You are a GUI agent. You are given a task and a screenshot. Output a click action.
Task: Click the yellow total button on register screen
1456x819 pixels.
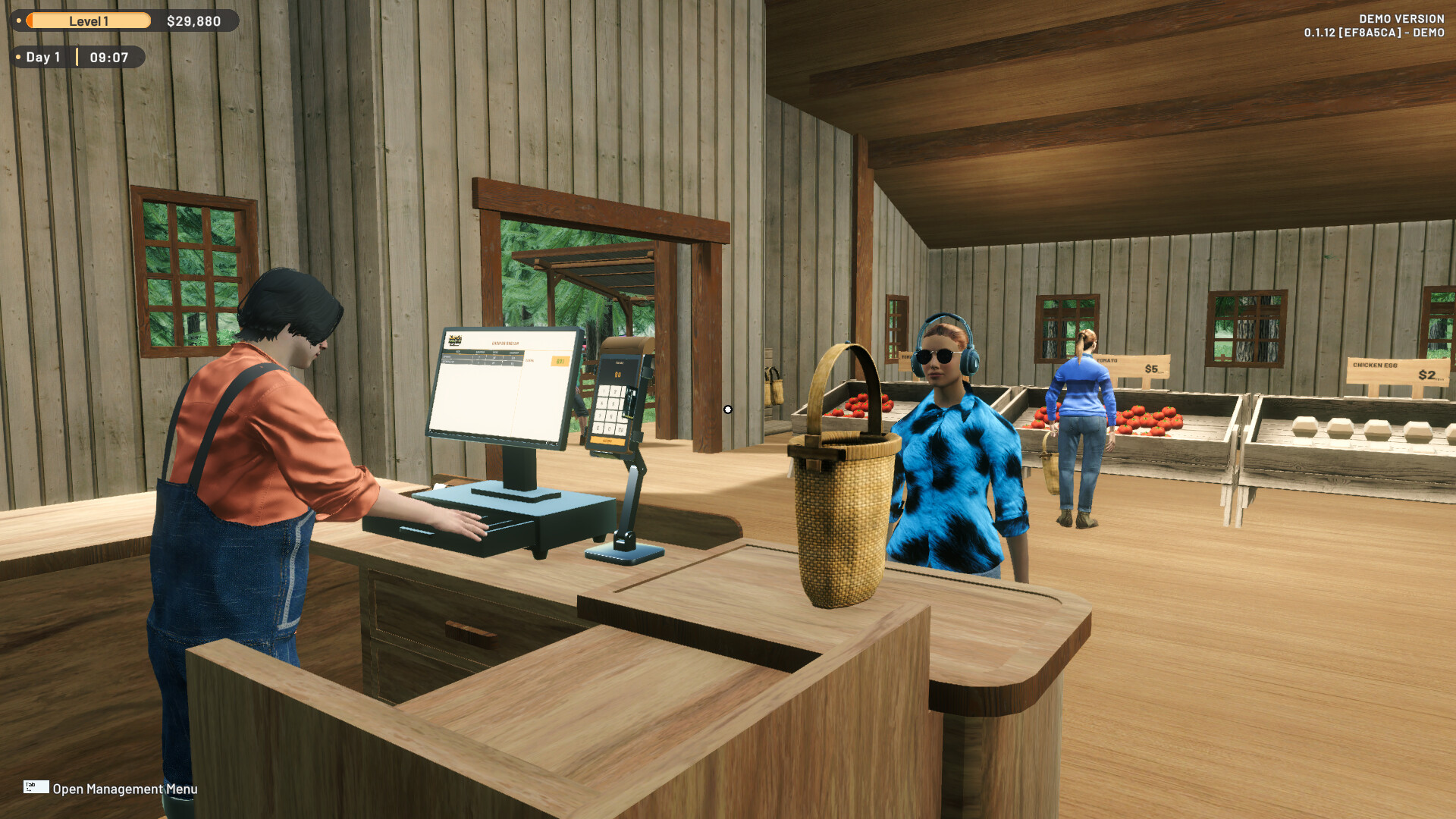(x=560, y=362)
